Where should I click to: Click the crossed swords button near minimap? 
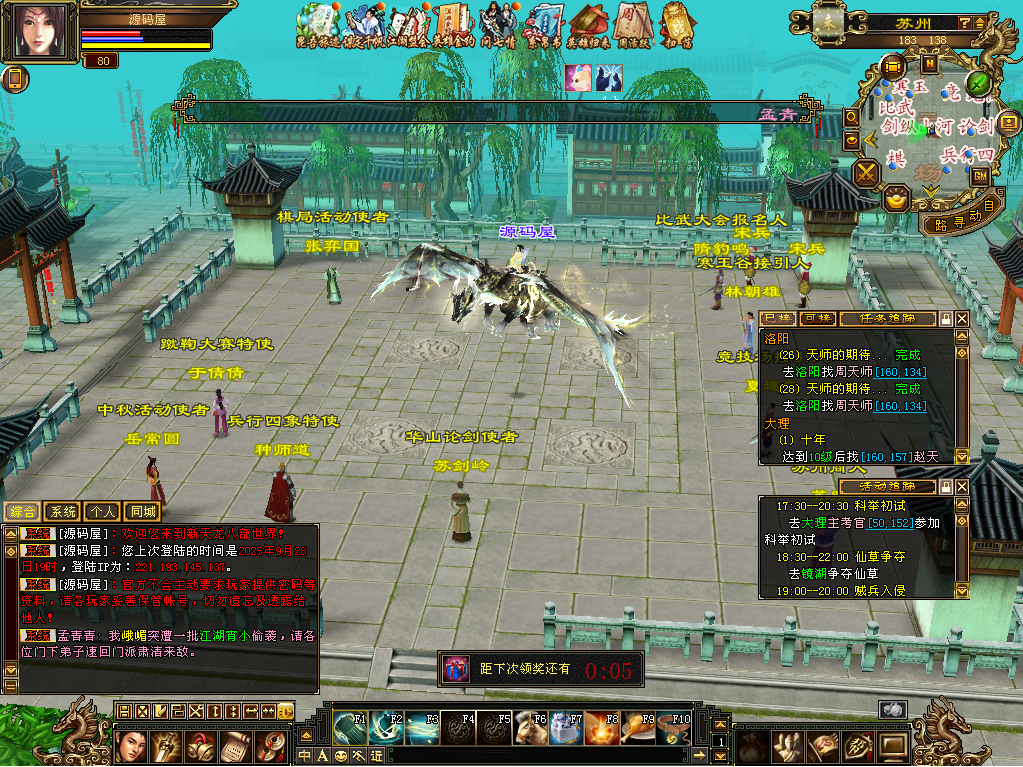865,173
